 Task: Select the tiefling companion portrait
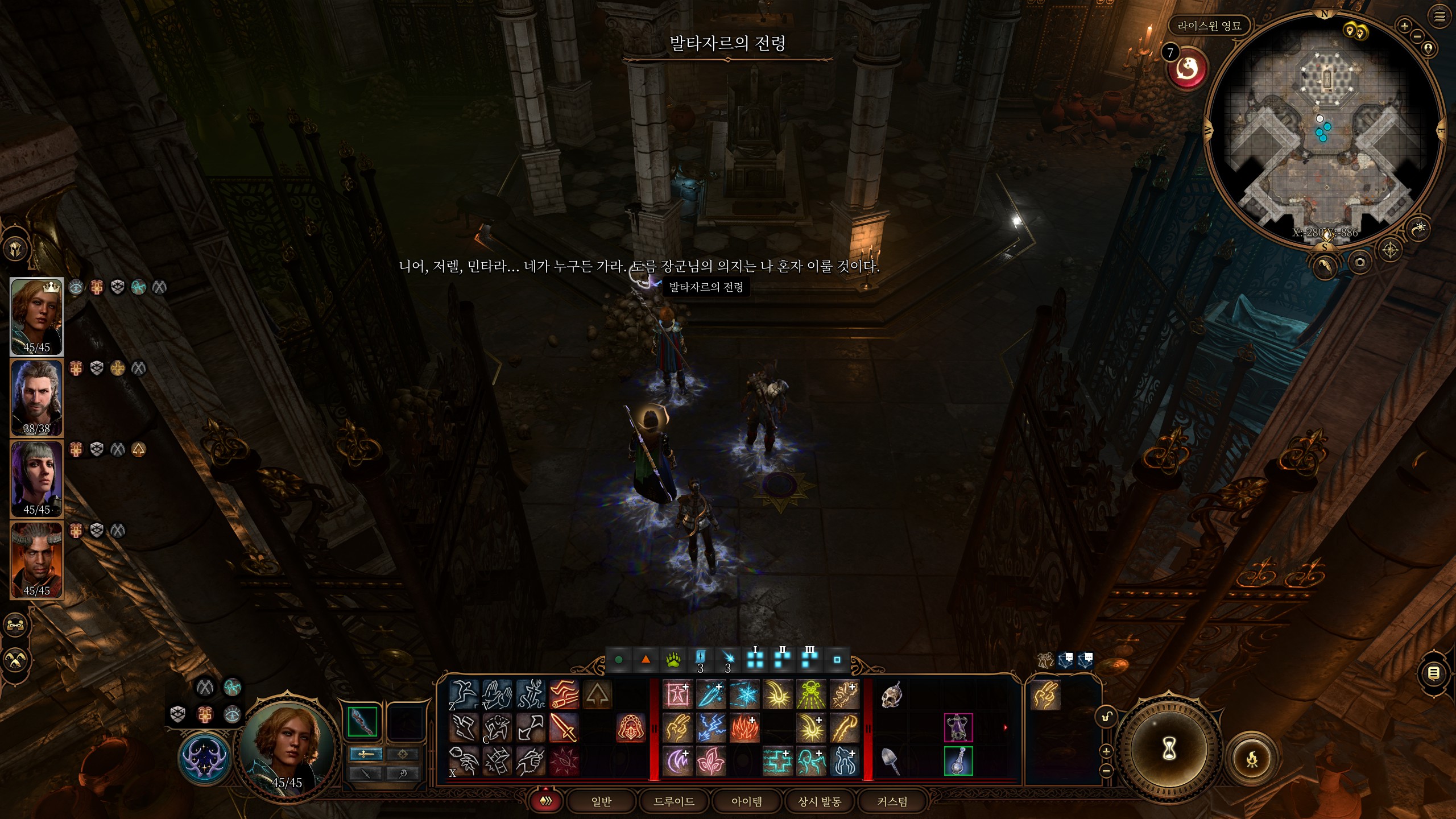[37, 560]
